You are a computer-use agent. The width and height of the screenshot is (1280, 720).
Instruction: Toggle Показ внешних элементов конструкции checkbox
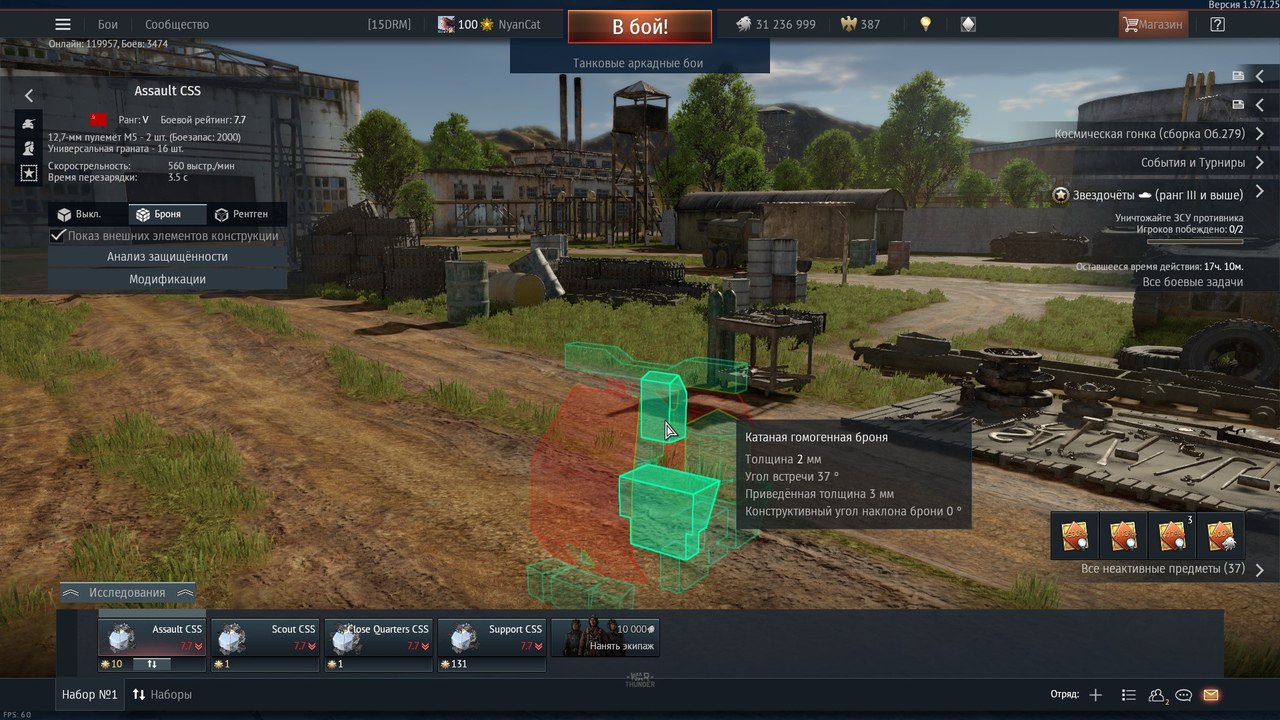pos(59,236)
